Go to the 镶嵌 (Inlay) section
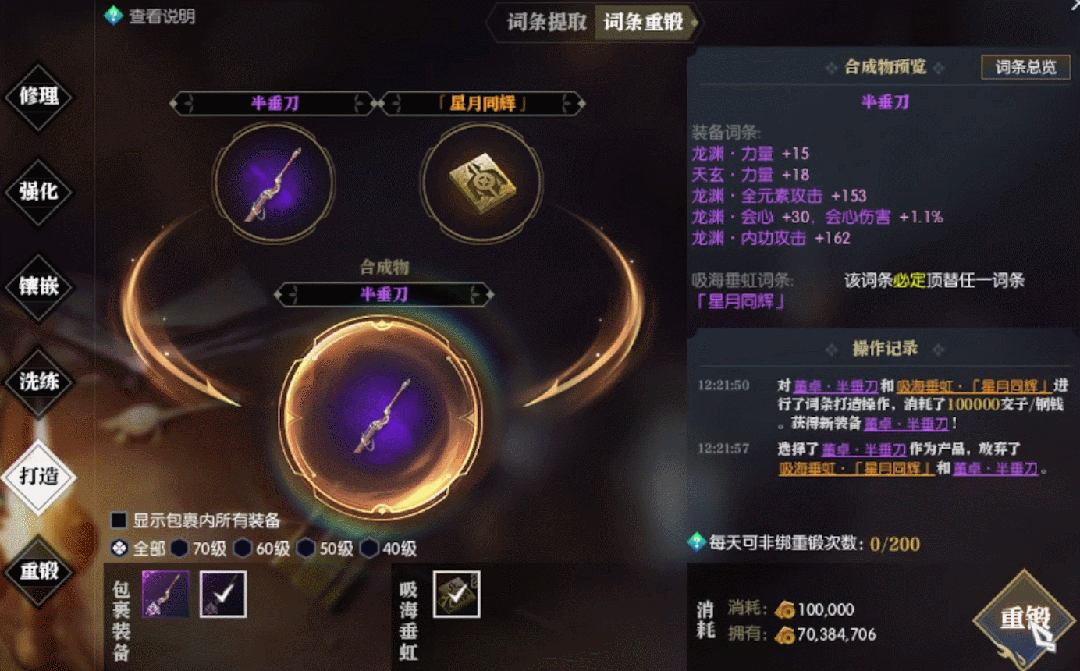Image resolution: width=1080 pixels, height=671 pixels. pyautogui.click(x=40, y=286)
